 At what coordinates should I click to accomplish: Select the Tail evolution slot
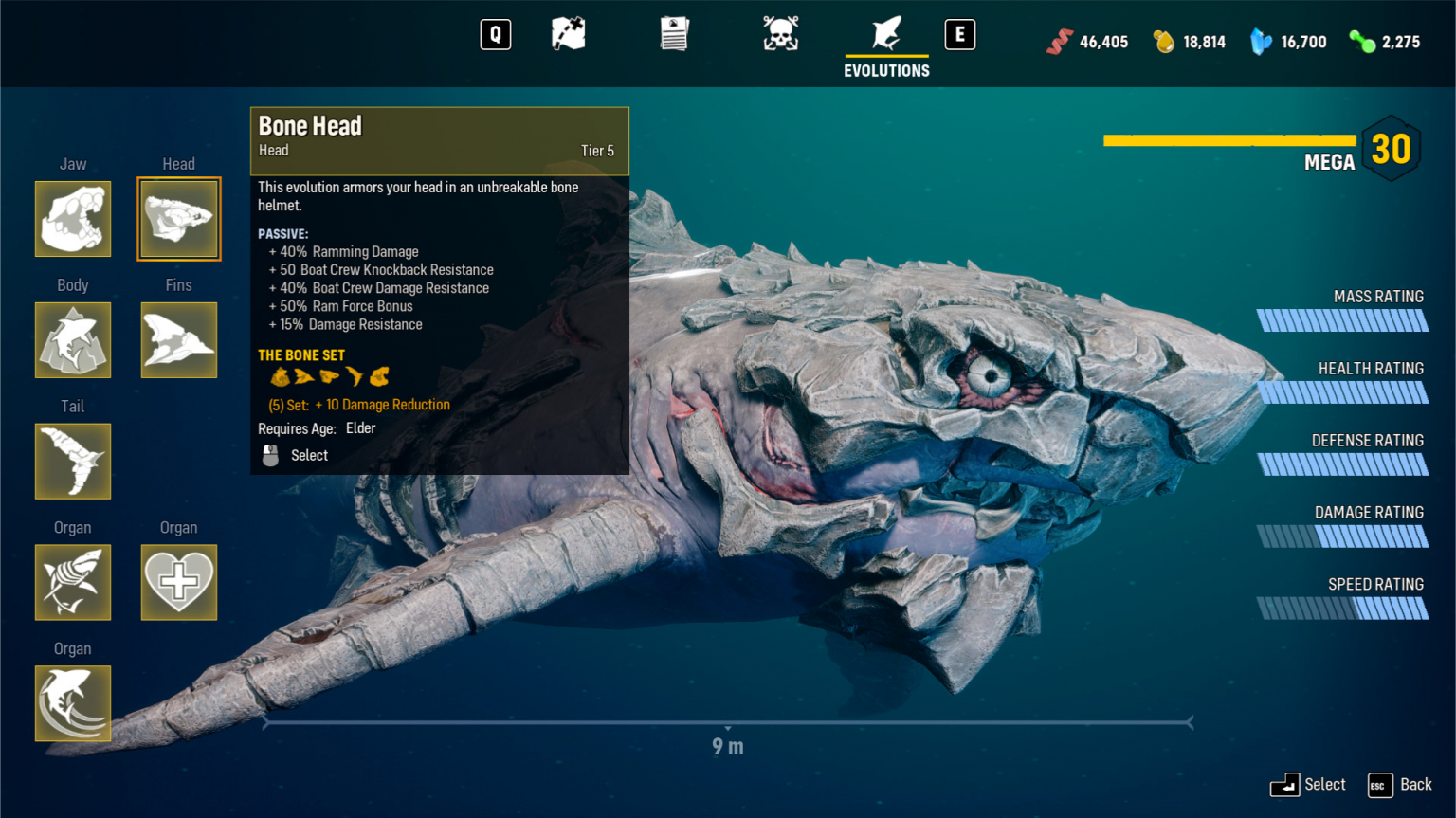(73, 462)
